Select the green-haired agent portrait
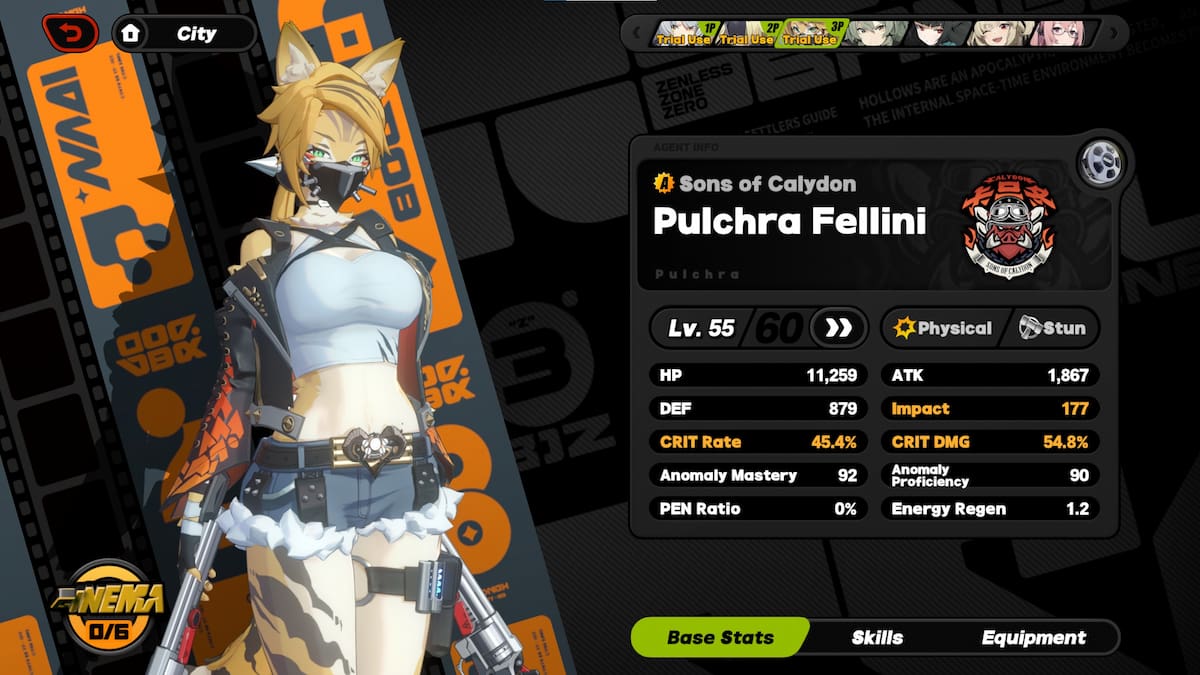The height and width of the screenshot is (675, 1200). 874,33
